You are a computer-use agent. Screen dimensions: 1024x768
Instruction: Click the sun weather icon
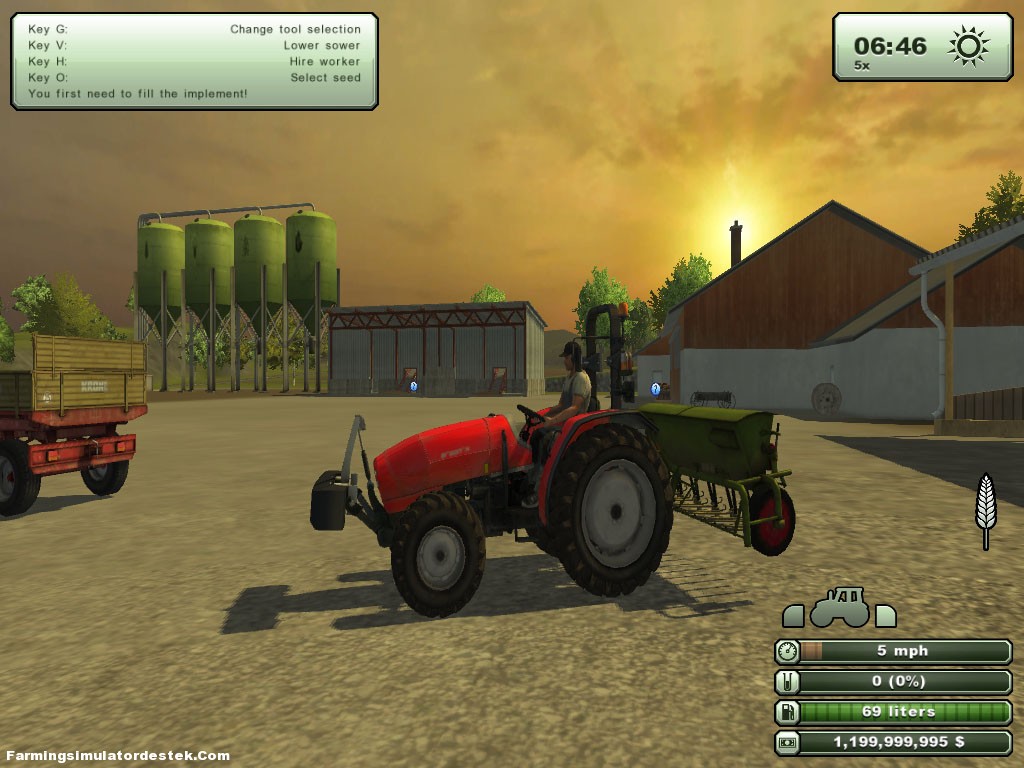tap(968, 46)
